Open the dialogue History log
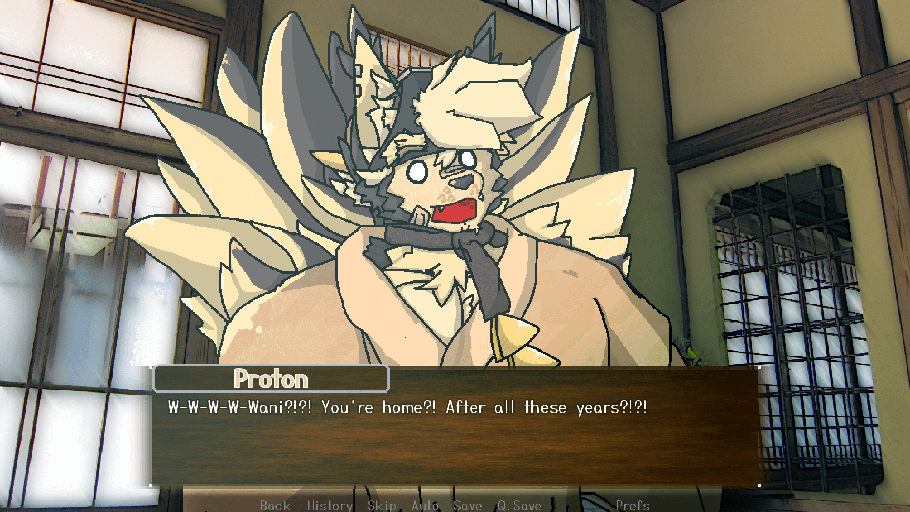 tap(329, 505)
